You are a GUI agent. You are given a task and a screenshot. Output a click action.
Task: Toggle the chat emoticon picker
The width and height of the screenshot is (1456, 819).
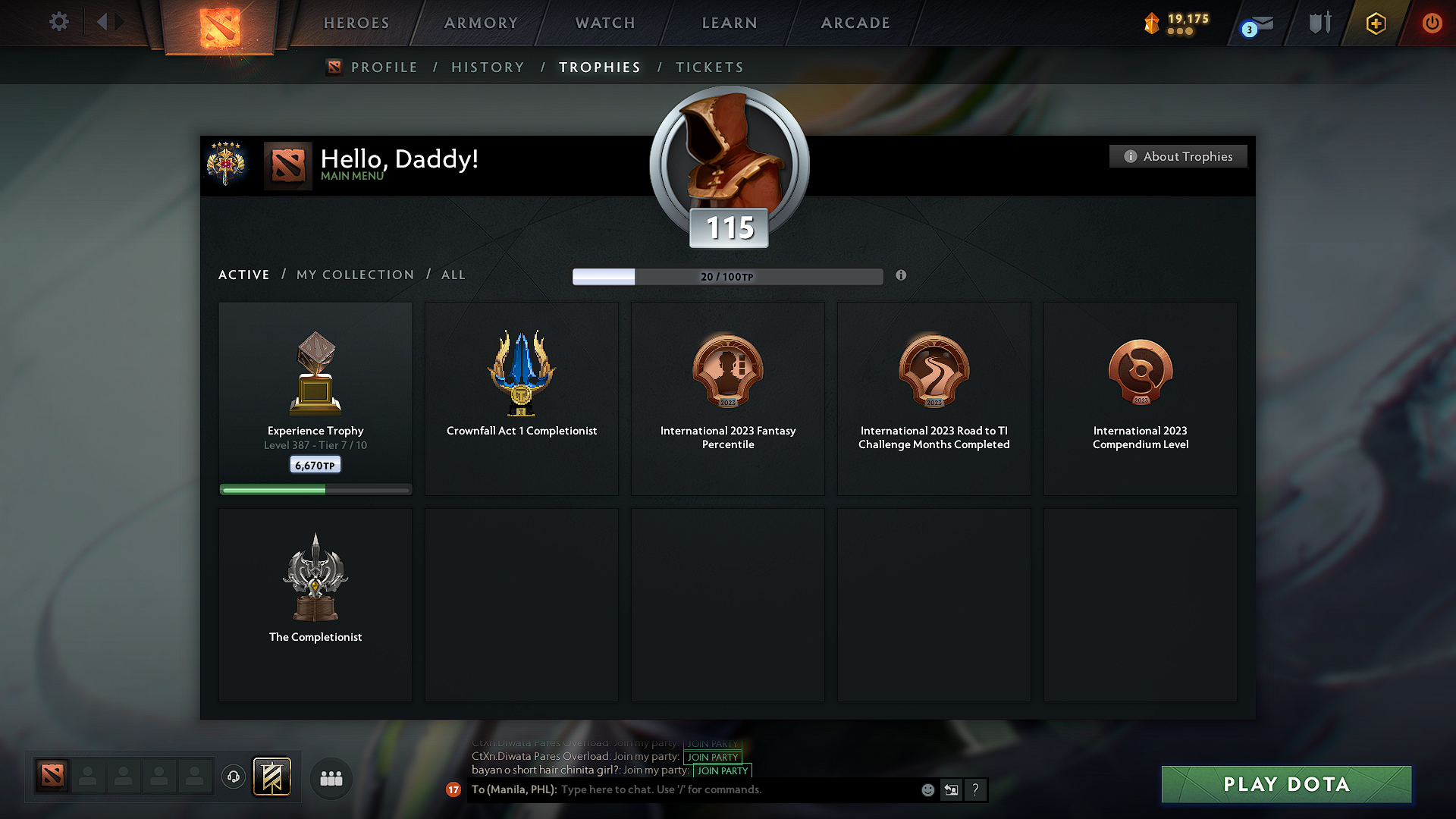pos(927,789)
